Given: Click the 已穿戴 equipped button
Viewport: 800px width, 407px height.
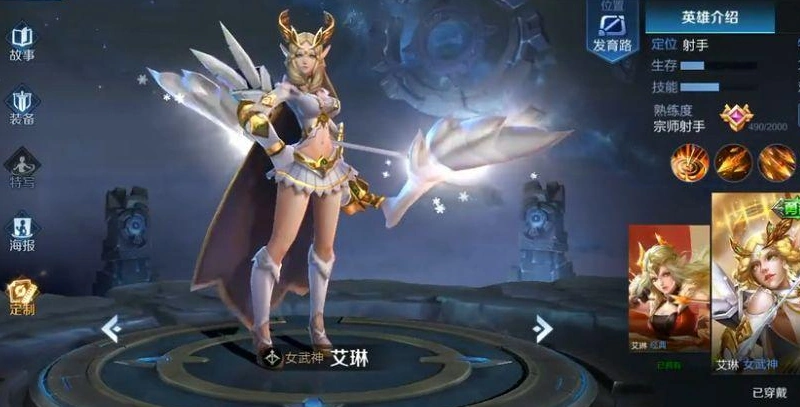Looking at the screenshot, I should click(771, 392).
